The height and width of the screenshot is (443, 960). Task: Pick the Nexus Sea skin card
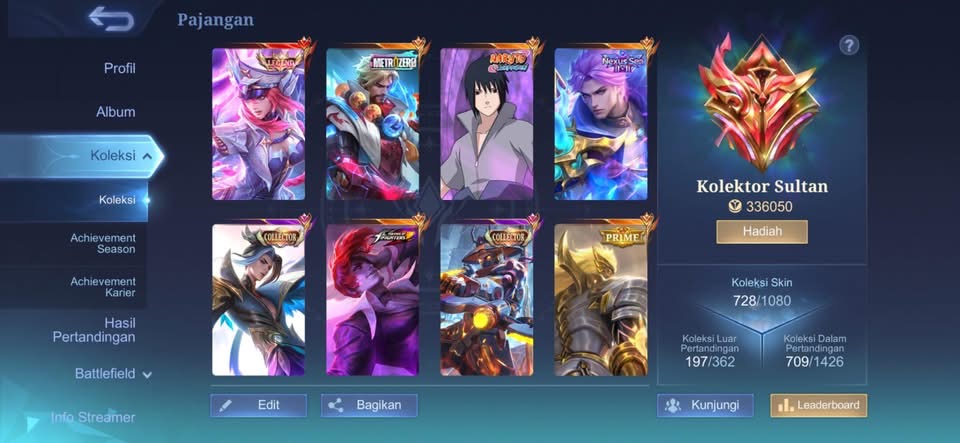tap(601, 124)
